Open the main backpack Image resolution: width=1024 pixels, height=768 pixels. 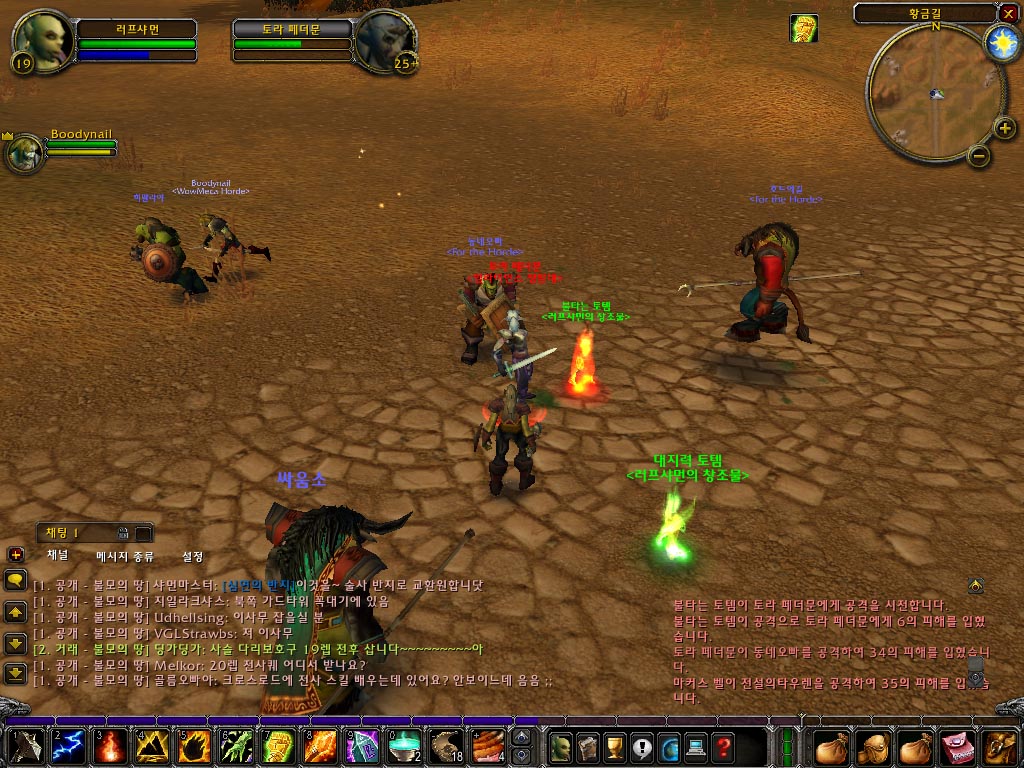[x=1000, y=747]
